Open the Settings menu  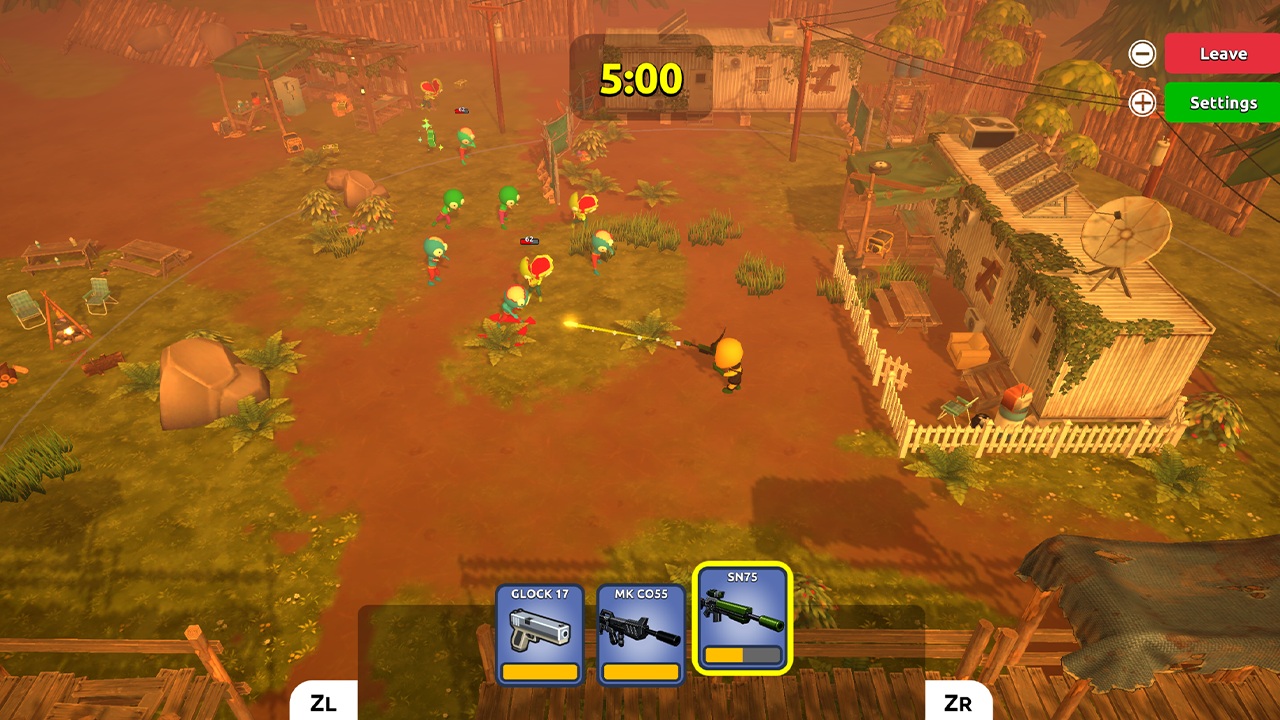tap(1221, 102)
